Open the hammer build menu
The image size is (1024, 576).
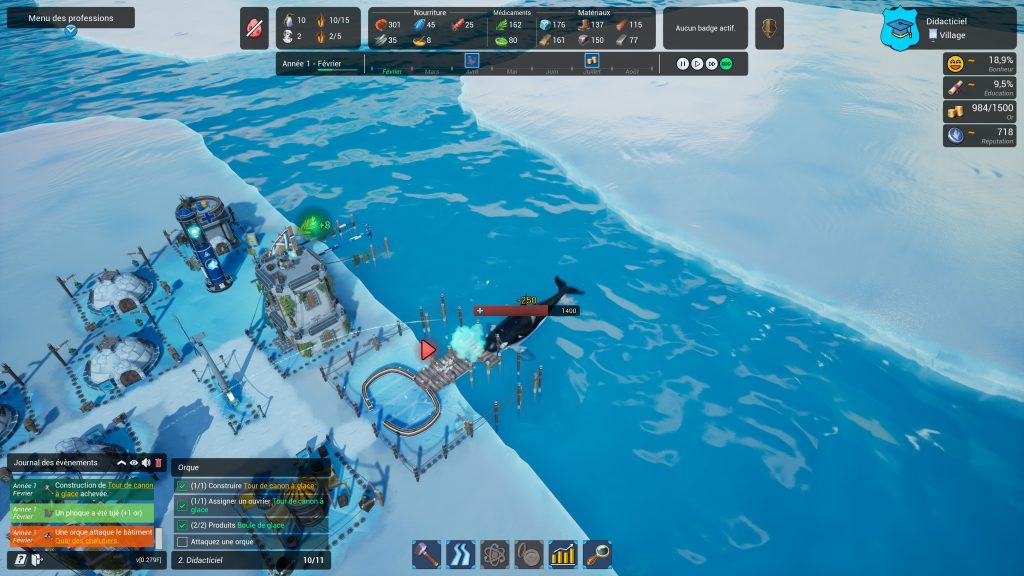pyautogui.click(x=427, y=554)
